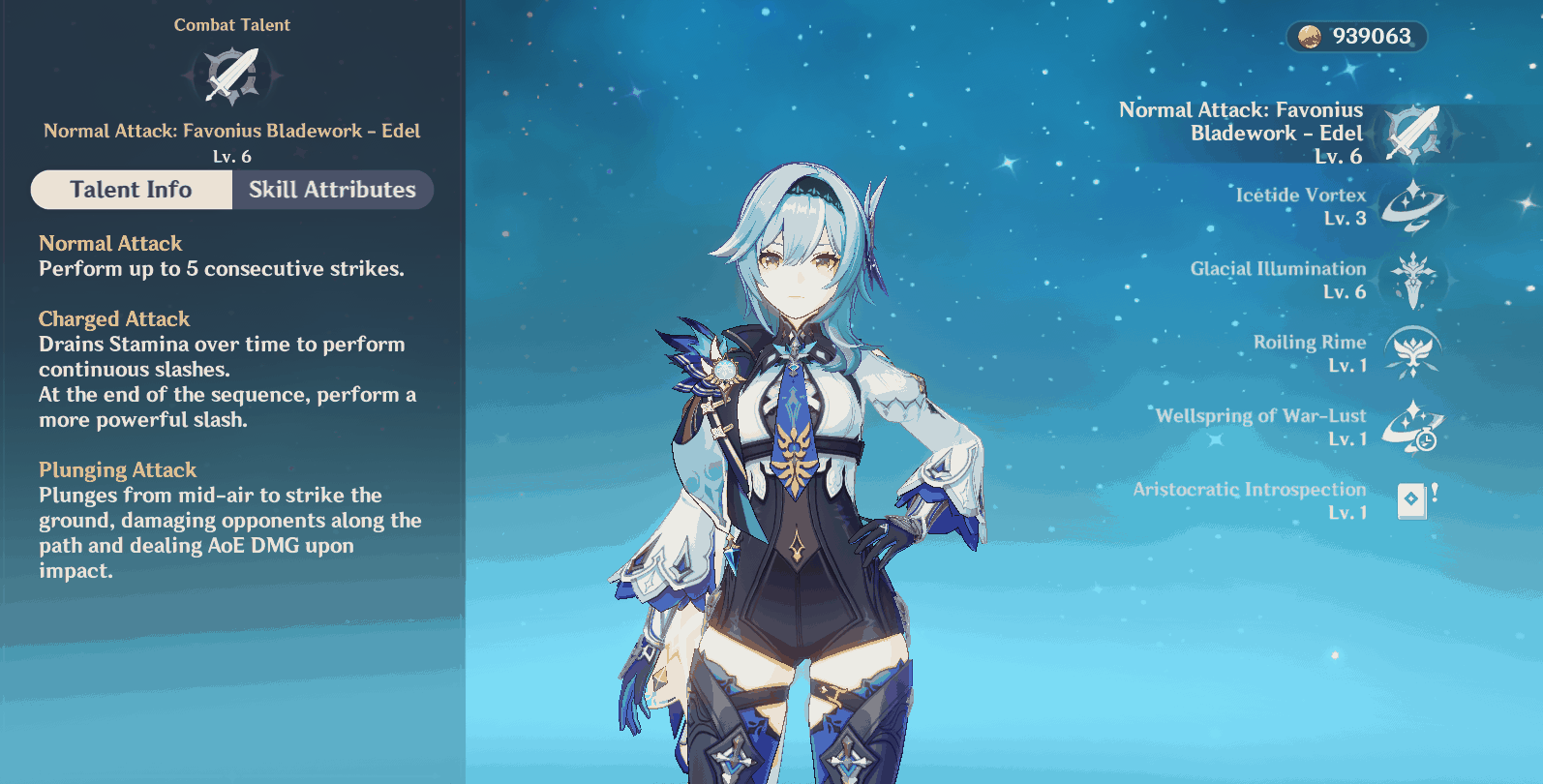The height and width of the screenshot is (784, 1543).
Task: Click the Plunging Attack description heading
Action: click(118, 469)
